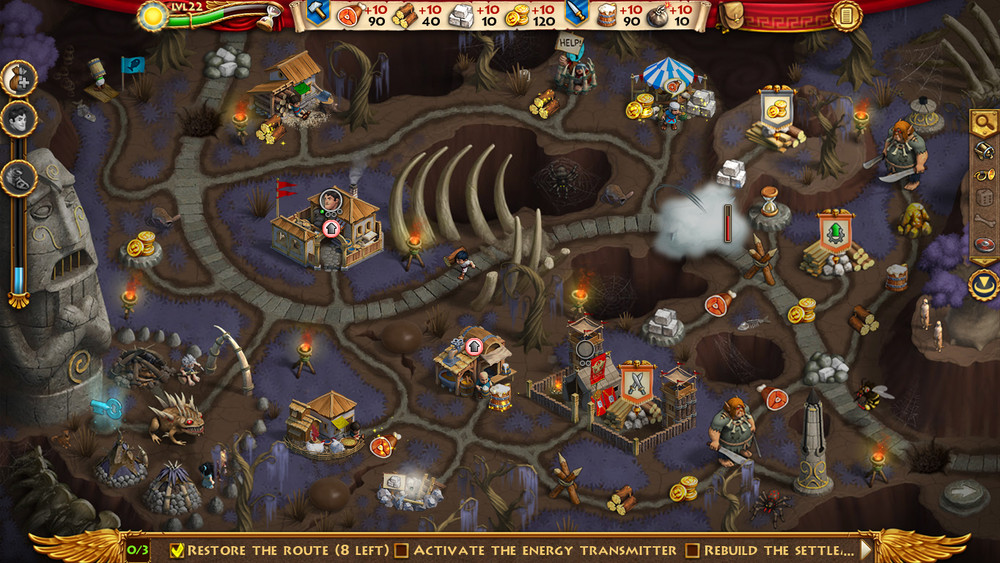
Task: Click the grey stone arrow signpost
Action: (x=966, y=491)
